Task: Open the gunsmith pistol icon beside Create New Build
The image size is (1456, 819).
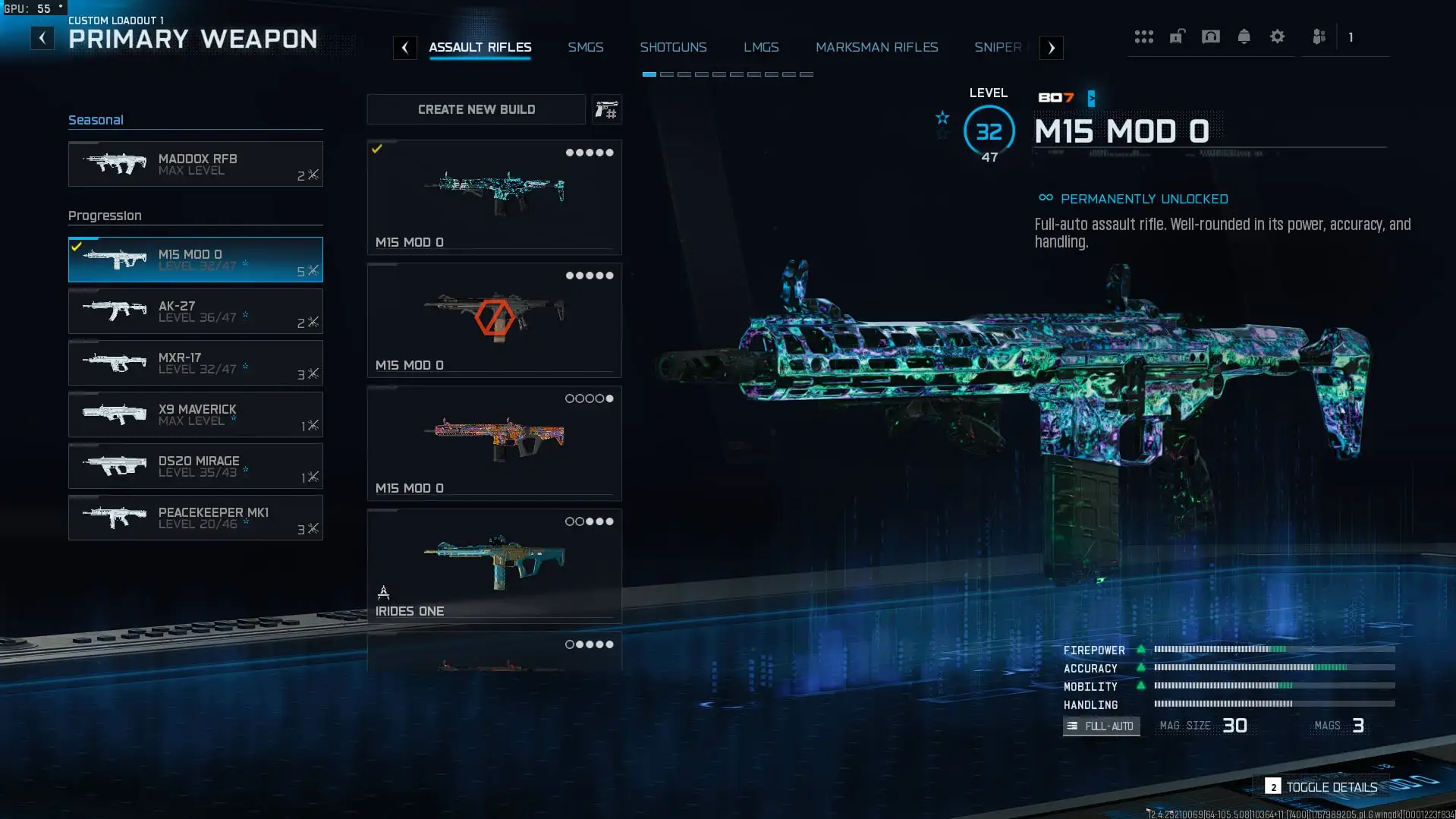Action: pos(607,109)
